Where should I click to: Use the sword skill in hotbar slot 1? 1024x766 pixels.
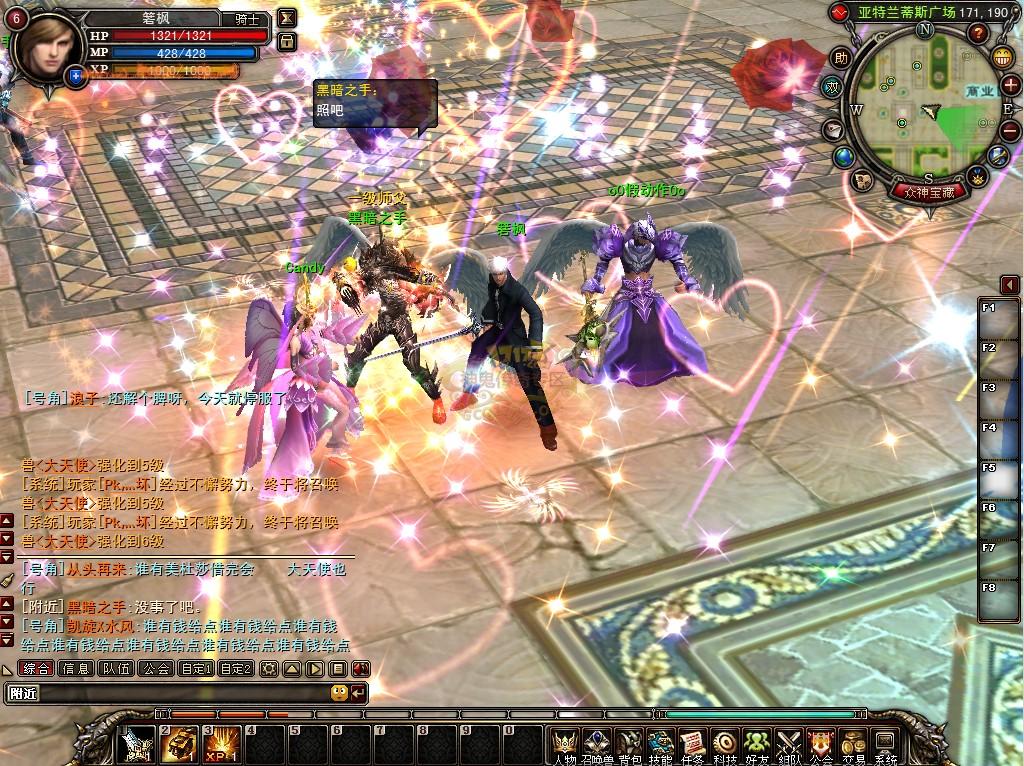tap(136, 744)
